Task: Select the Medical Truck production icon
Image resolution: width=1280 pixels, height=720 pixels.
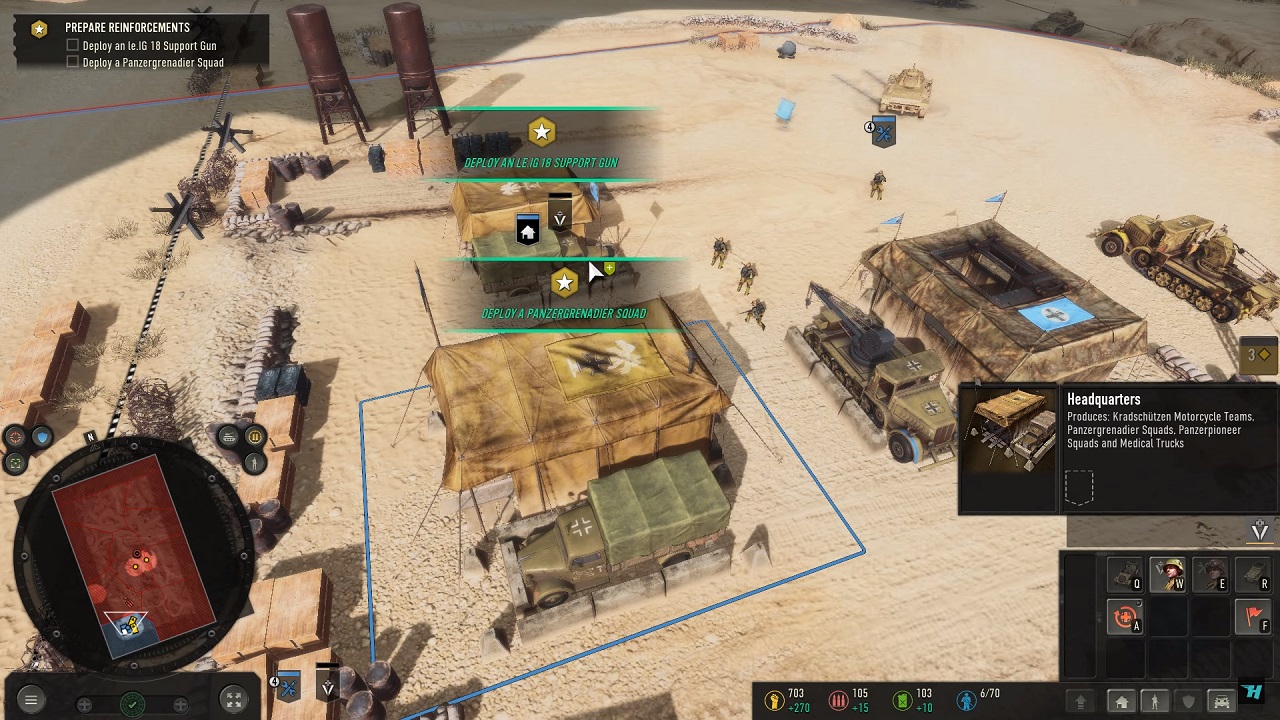Action: coord(1253,575)
